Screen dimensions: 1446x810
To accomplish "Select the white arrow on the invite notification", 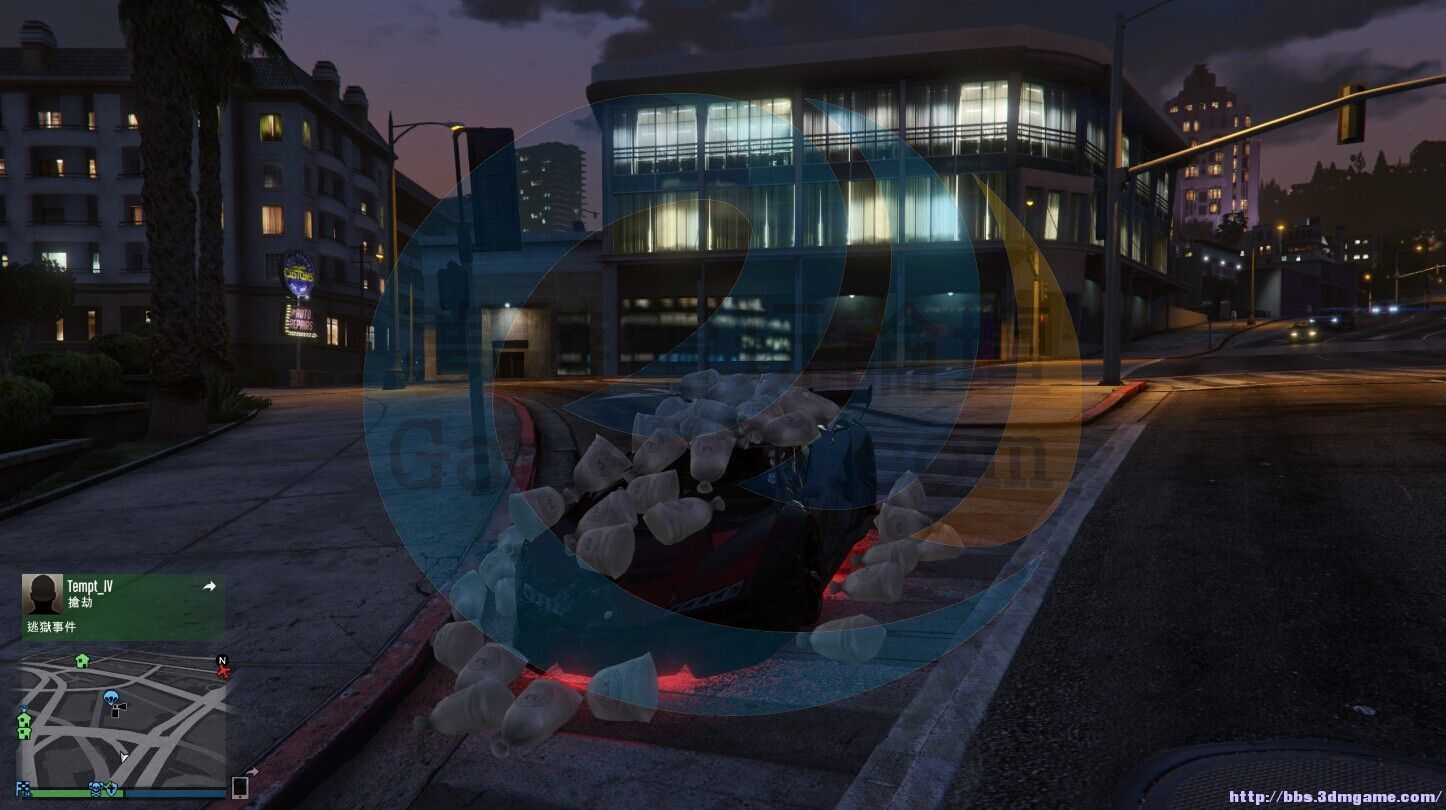I will (209, 587).
